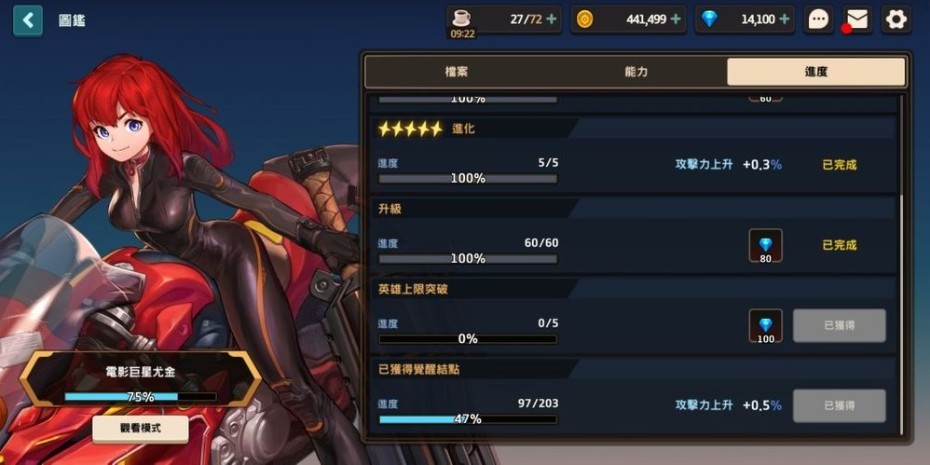Select the 100 gem reward icon
Image resolution: width=930 pixels, height=465 pixels.
coord(766,326)
